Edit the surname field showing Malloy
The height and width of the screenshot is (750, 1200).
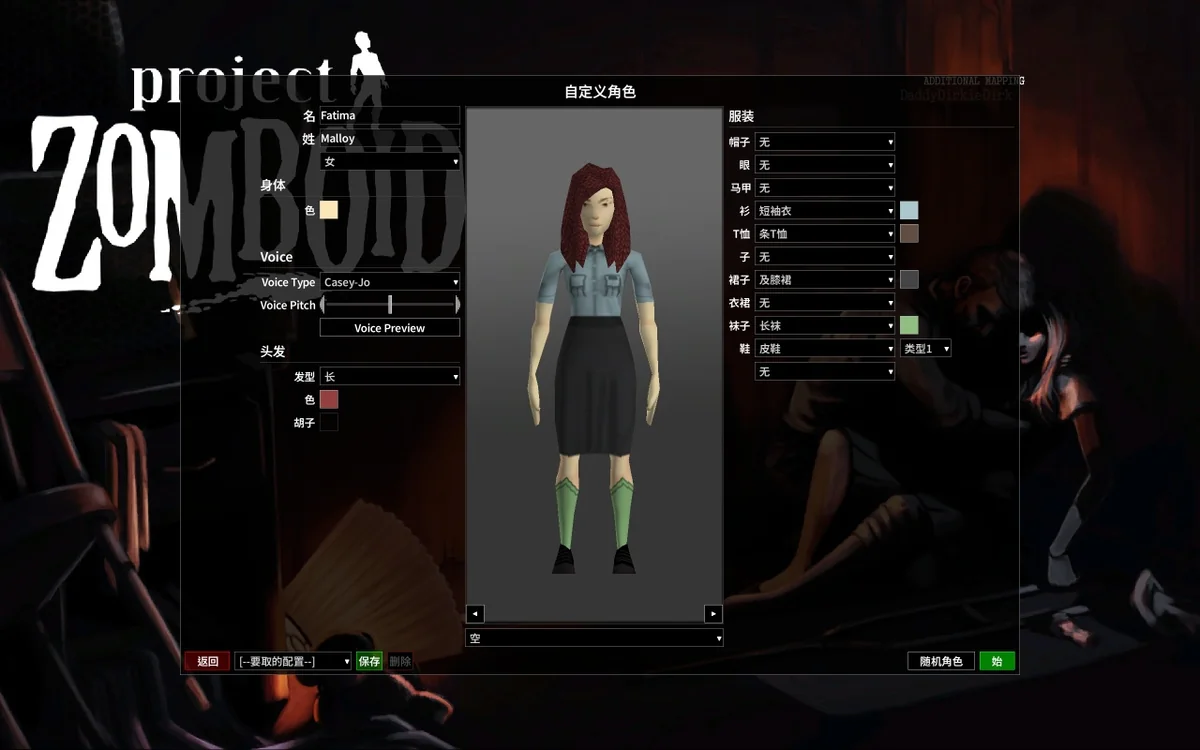pos(389,139)
